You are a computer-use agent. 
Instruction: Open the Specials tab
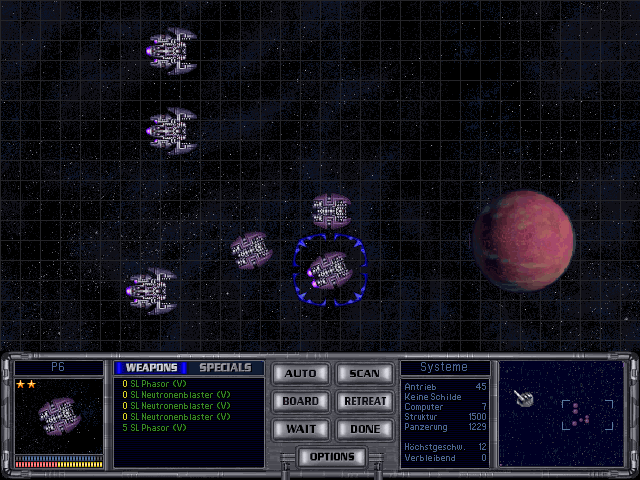(x=225, y=368)
